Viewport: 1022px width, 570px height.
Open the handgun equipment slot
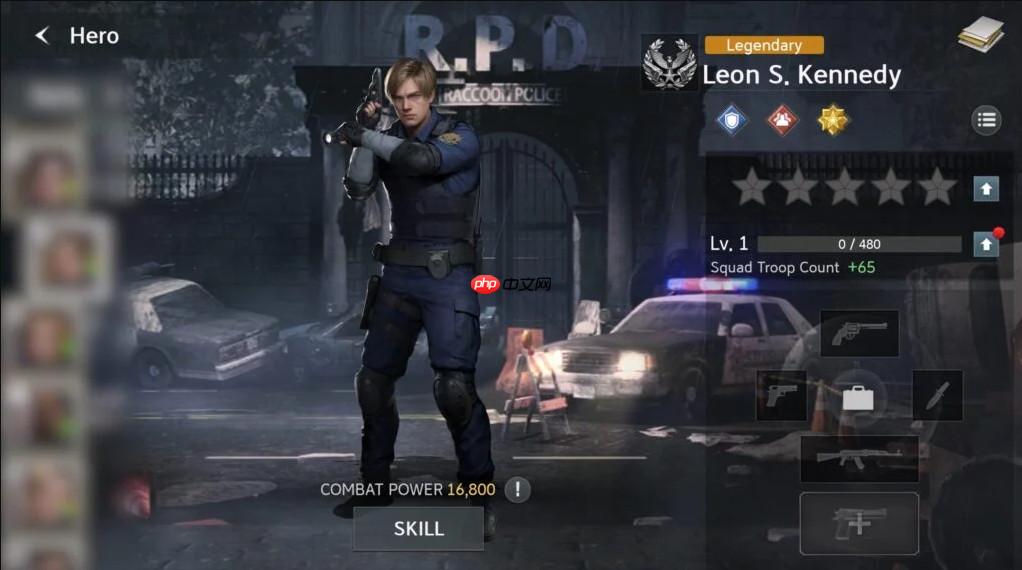[781, 395]
